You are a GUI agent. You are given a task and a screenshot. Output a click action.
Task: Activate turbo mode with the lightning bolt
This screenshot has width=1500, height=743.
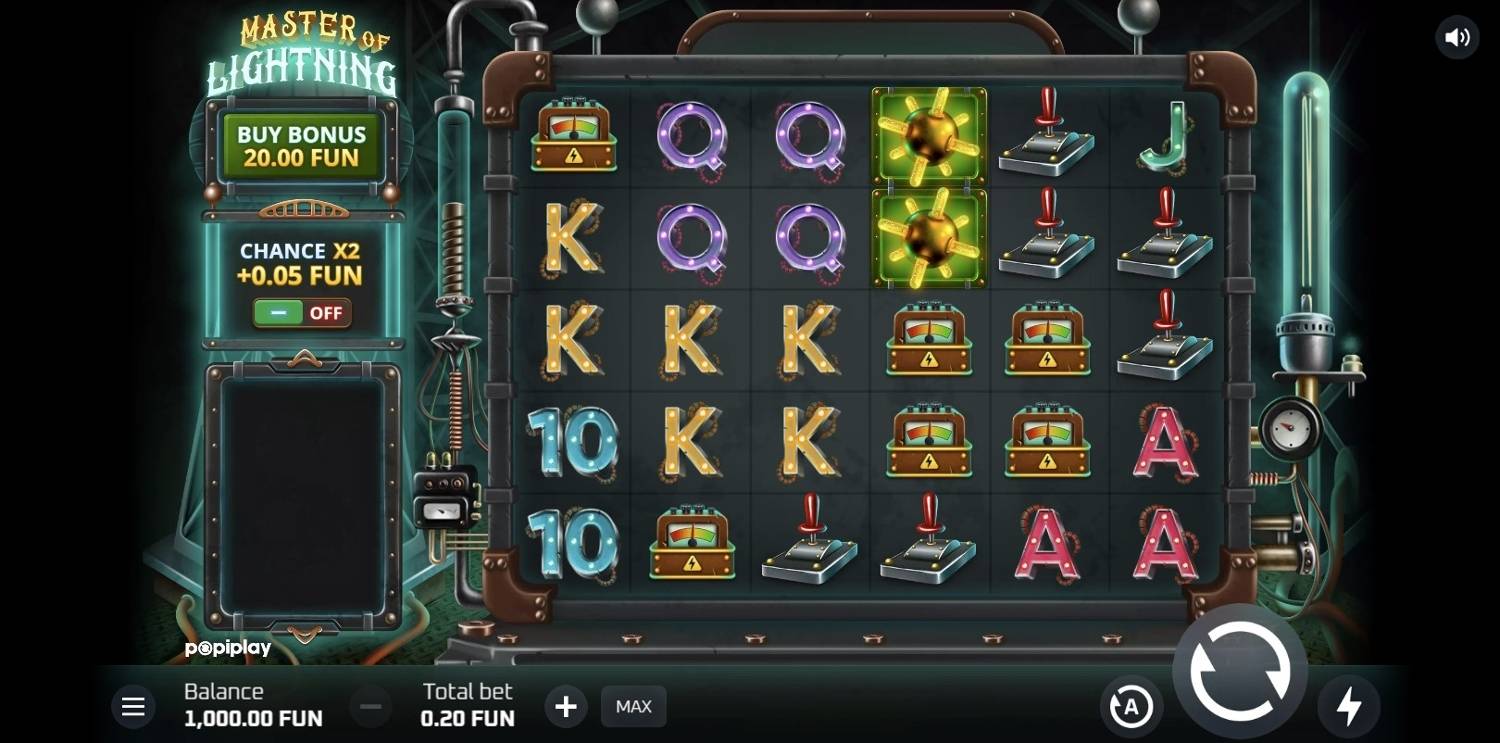click(x=1349, y=707)
